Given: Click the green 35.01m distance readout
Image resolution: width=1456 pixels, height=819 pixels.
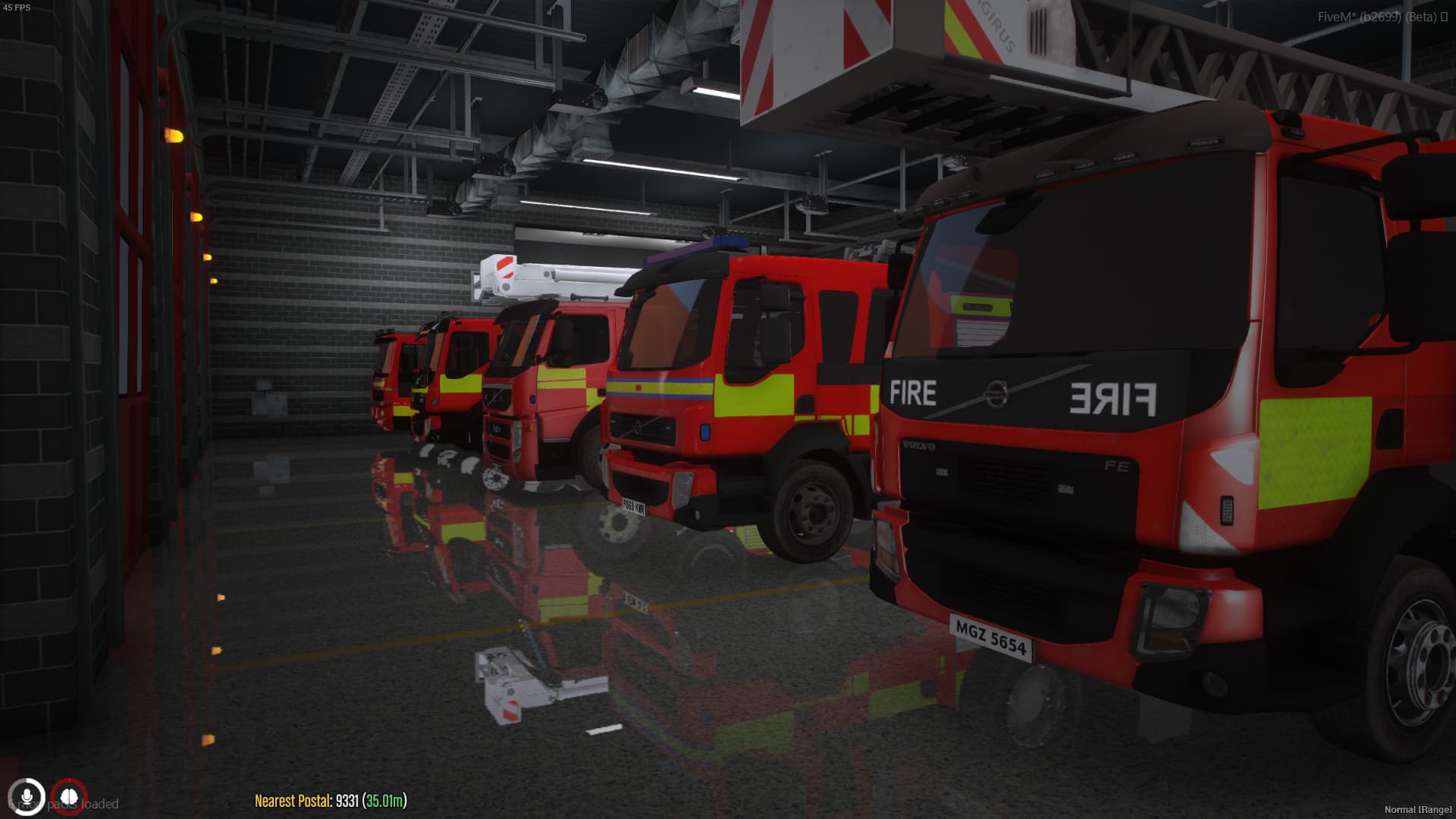Looking at the screenshot, I should click(383, 799).
